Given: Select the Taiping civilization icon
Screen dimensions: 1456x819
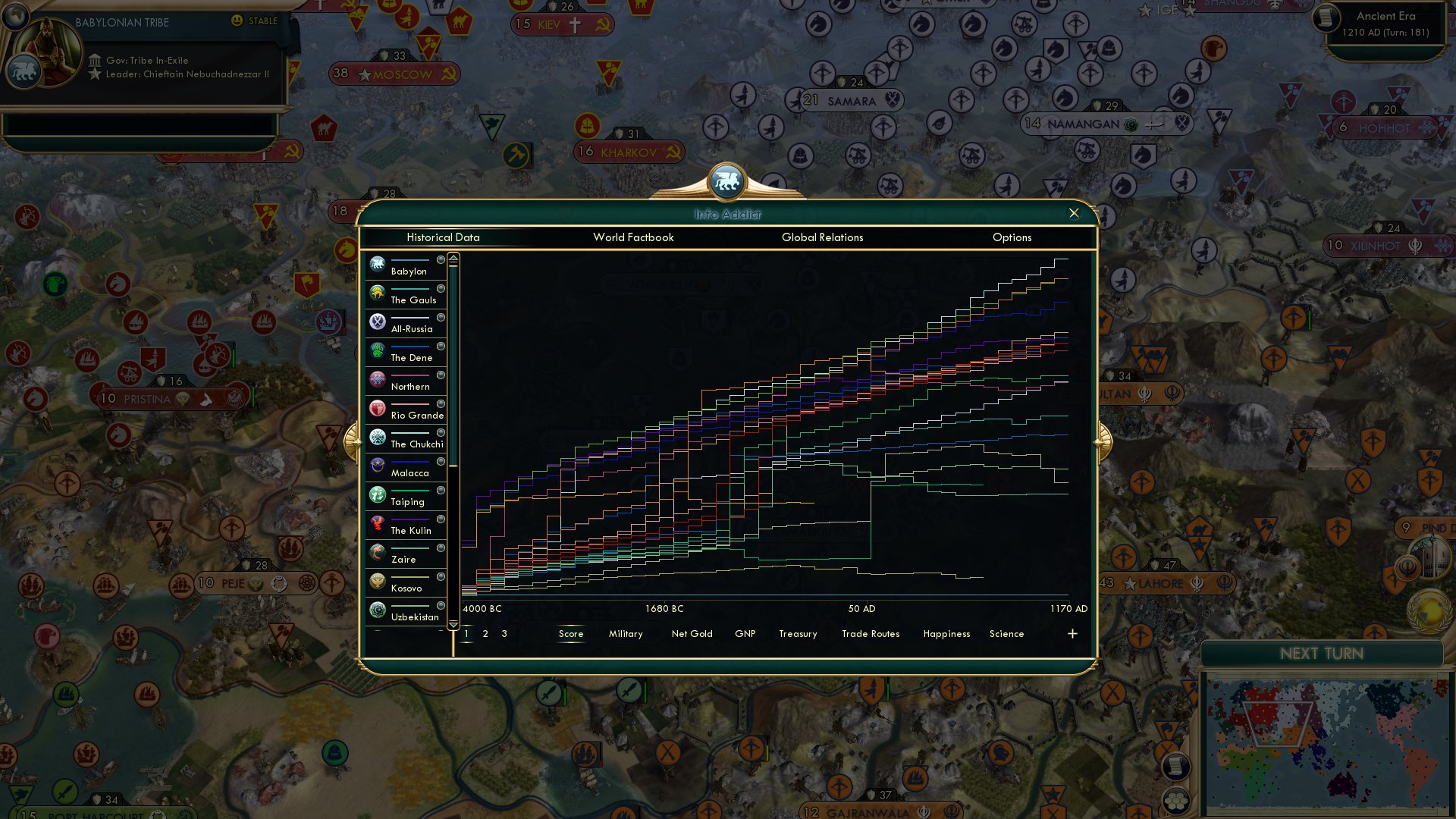Looking at the screenshot, I should pos(378,494).
